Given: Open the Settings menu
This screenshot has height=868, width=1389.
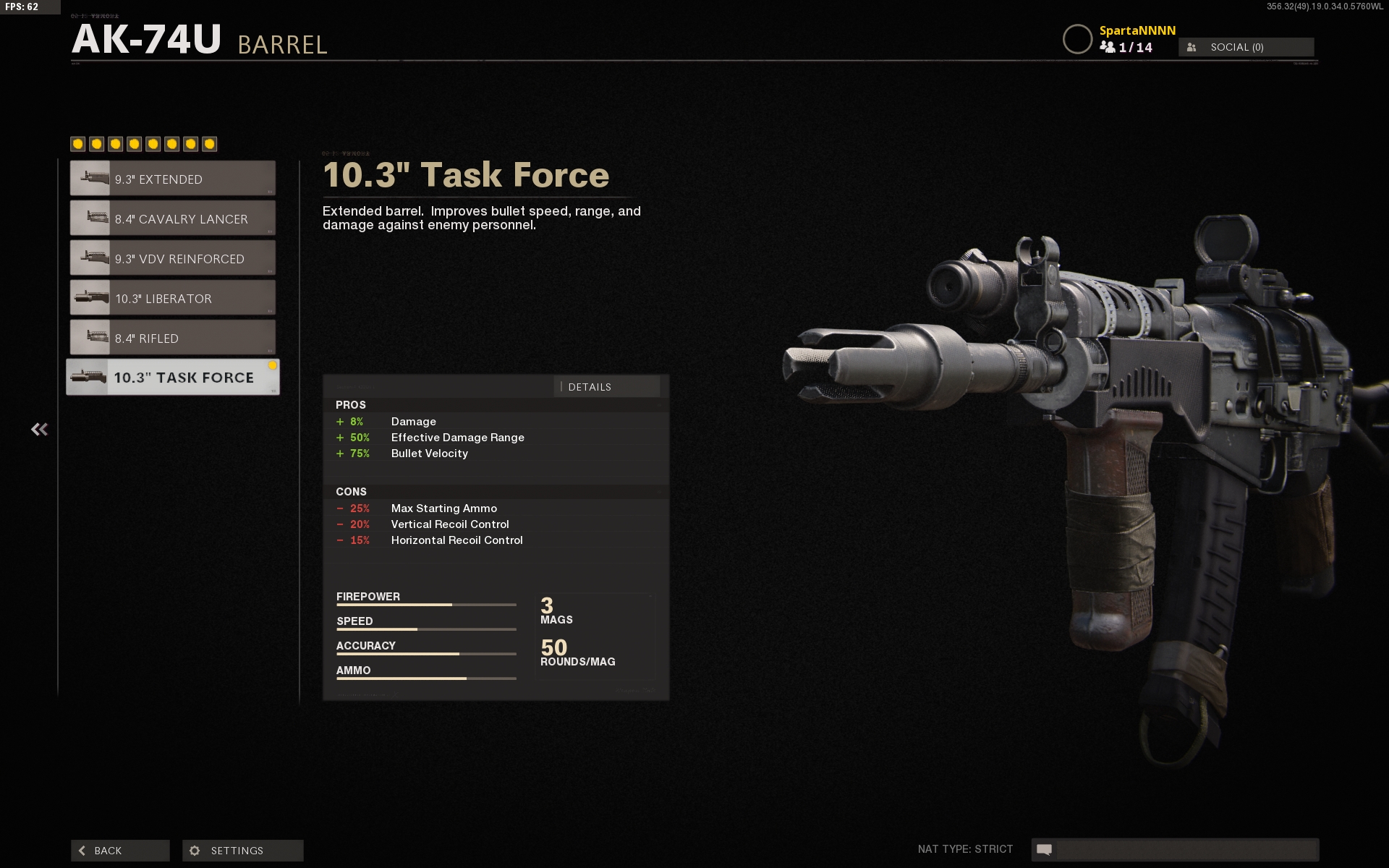Looking at the screenshot, I should (243, 851).
